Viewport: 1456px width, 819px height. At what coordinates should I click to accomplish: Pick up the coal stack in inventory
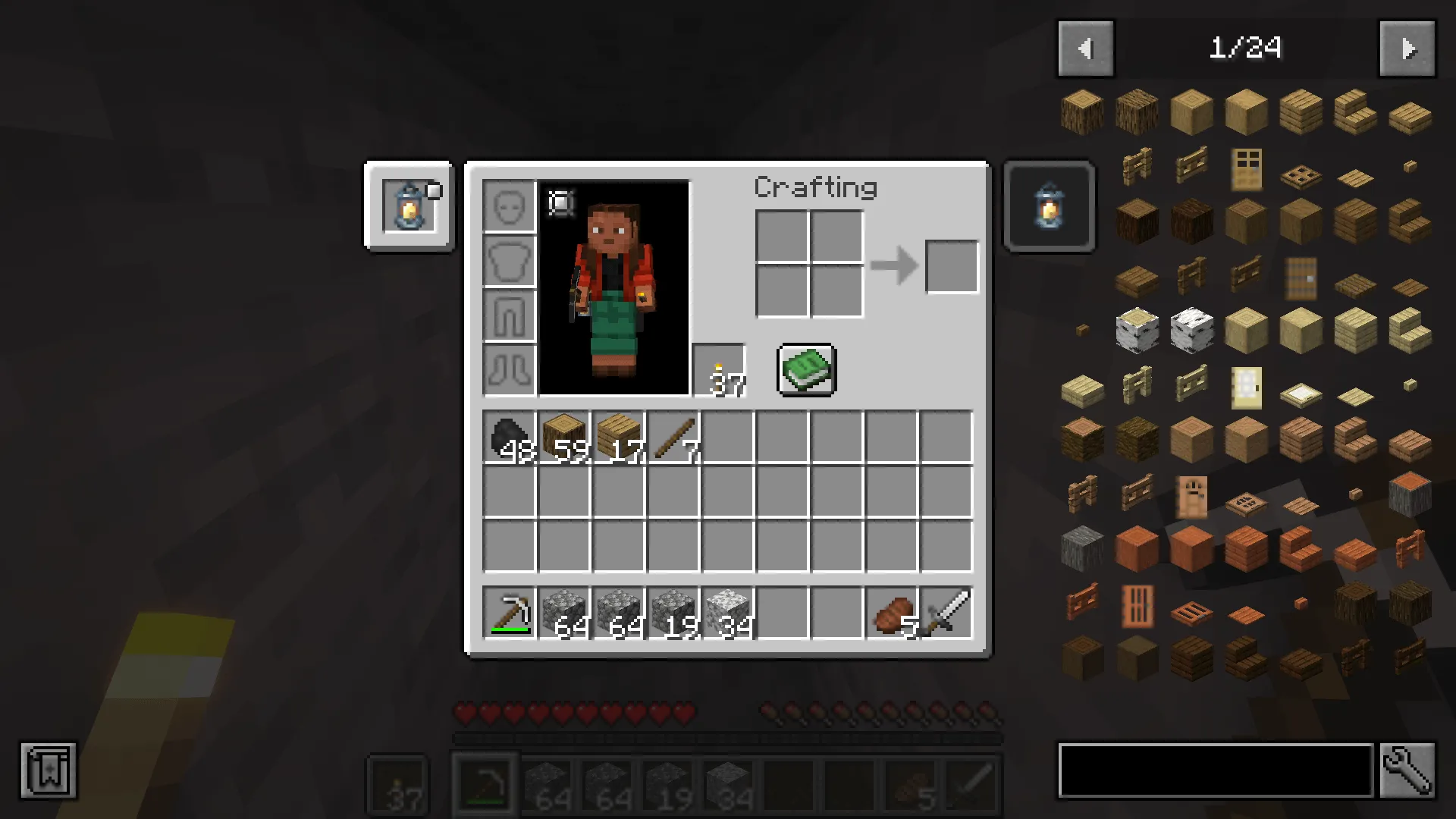pos(510,436)
